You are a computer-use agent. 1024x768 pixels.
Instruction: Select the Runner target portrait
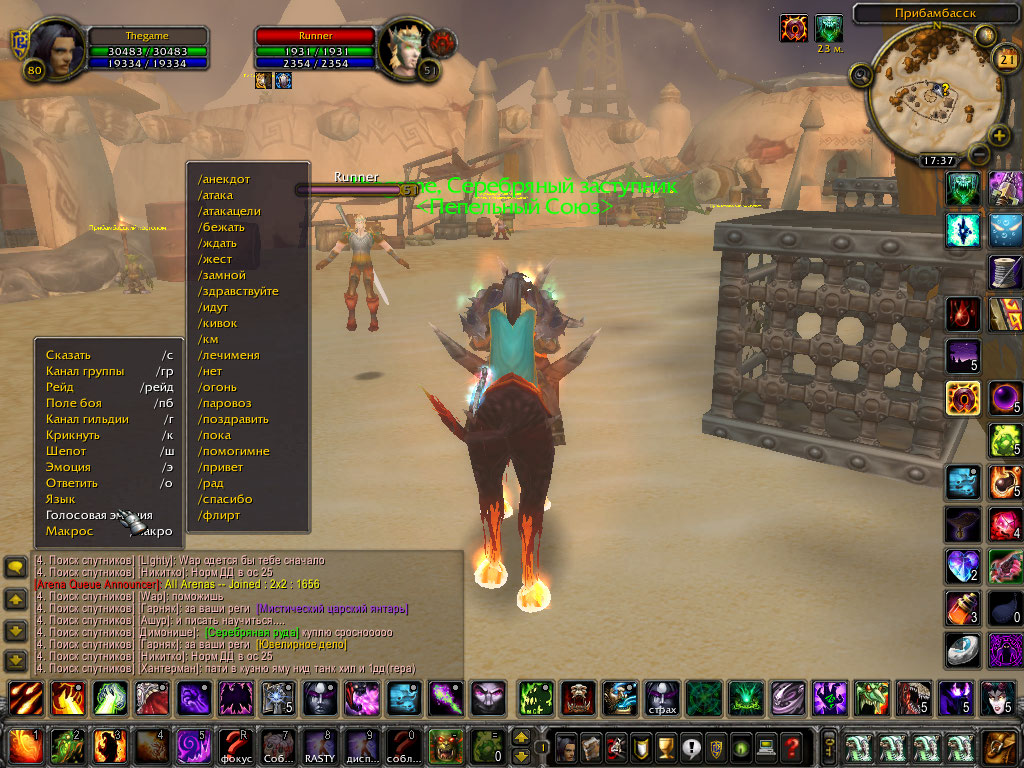404,46
